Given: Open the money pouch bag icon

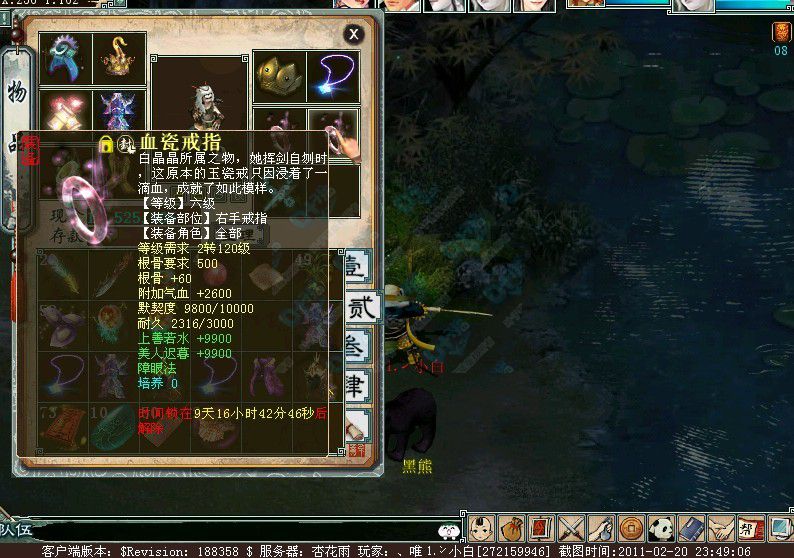Looking at the screenshot, I should click(511, 527).
